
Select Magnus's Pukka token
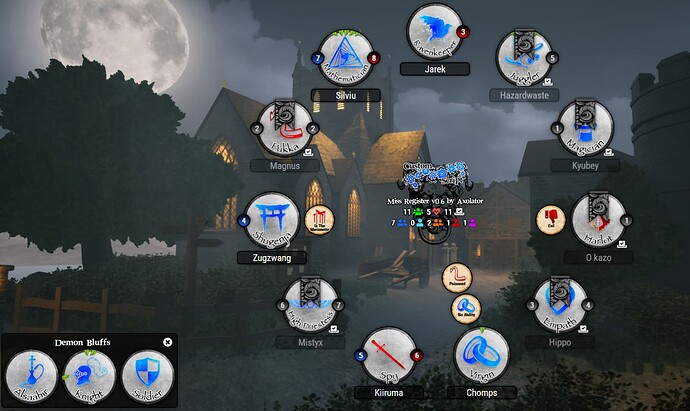point(286,128)
